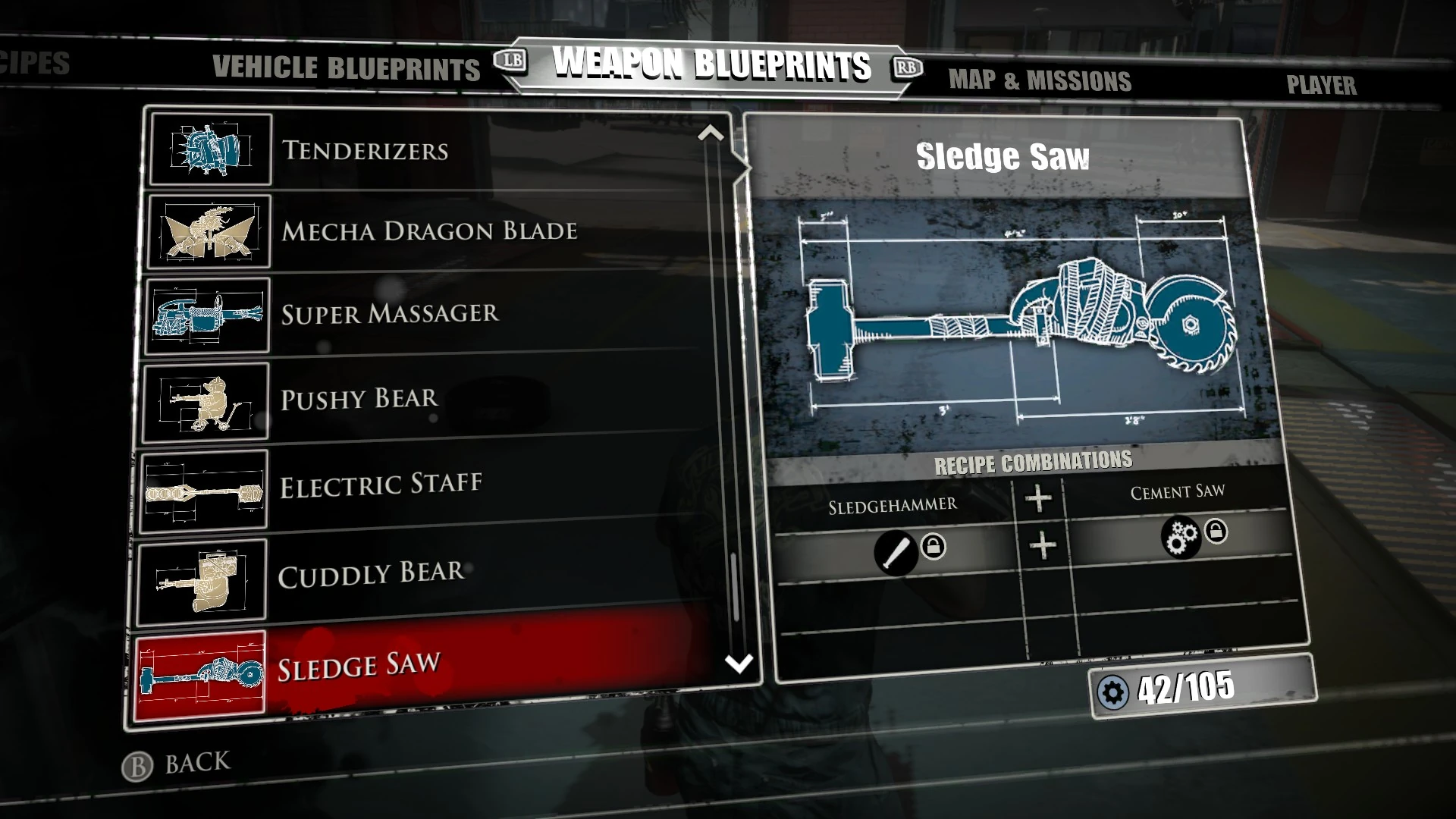Click the upward scroll arrow above the list
The height and width of the screenshot is (819, 1456).
click(x=710, y=134)
